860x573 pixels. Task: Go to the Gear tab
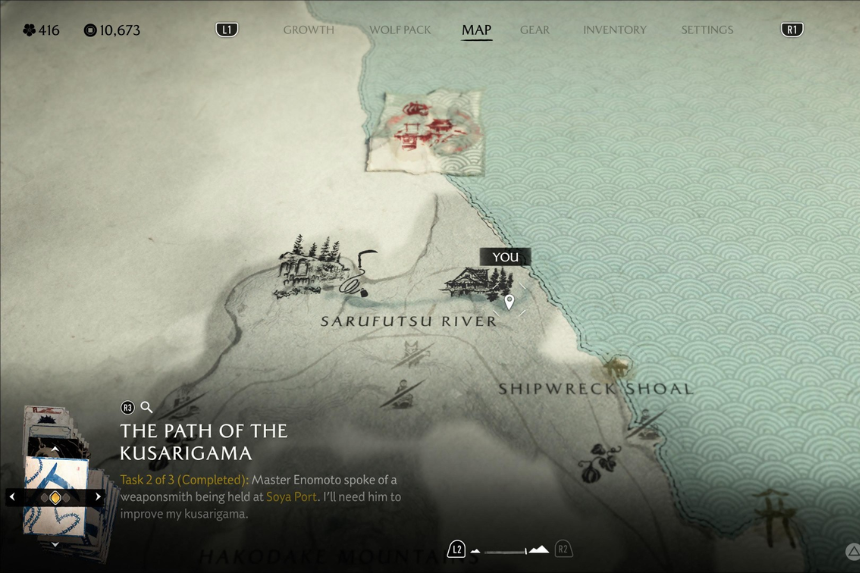point(535,30)
